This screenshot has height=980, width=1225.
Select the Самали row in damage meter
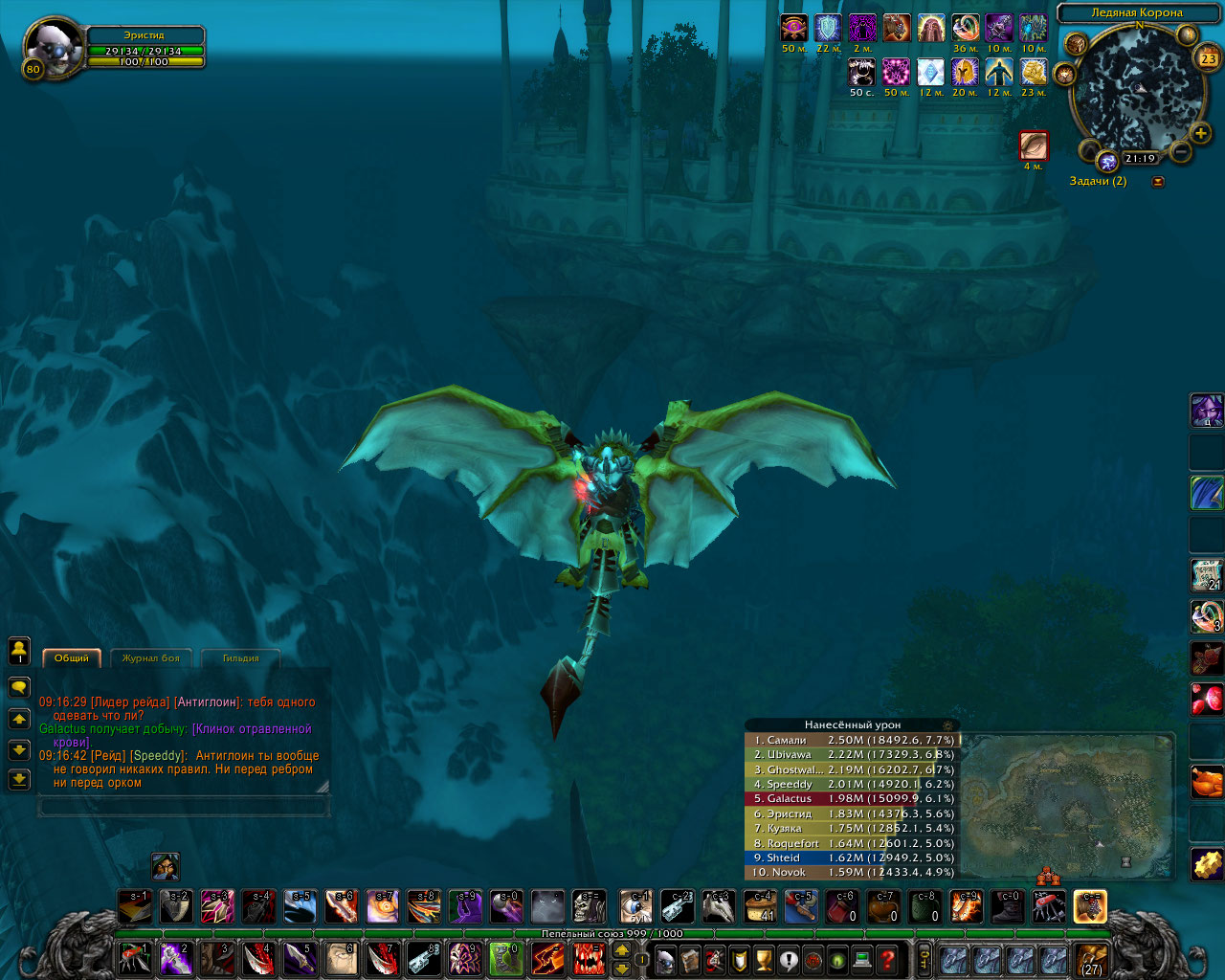(x=852, y=740)
